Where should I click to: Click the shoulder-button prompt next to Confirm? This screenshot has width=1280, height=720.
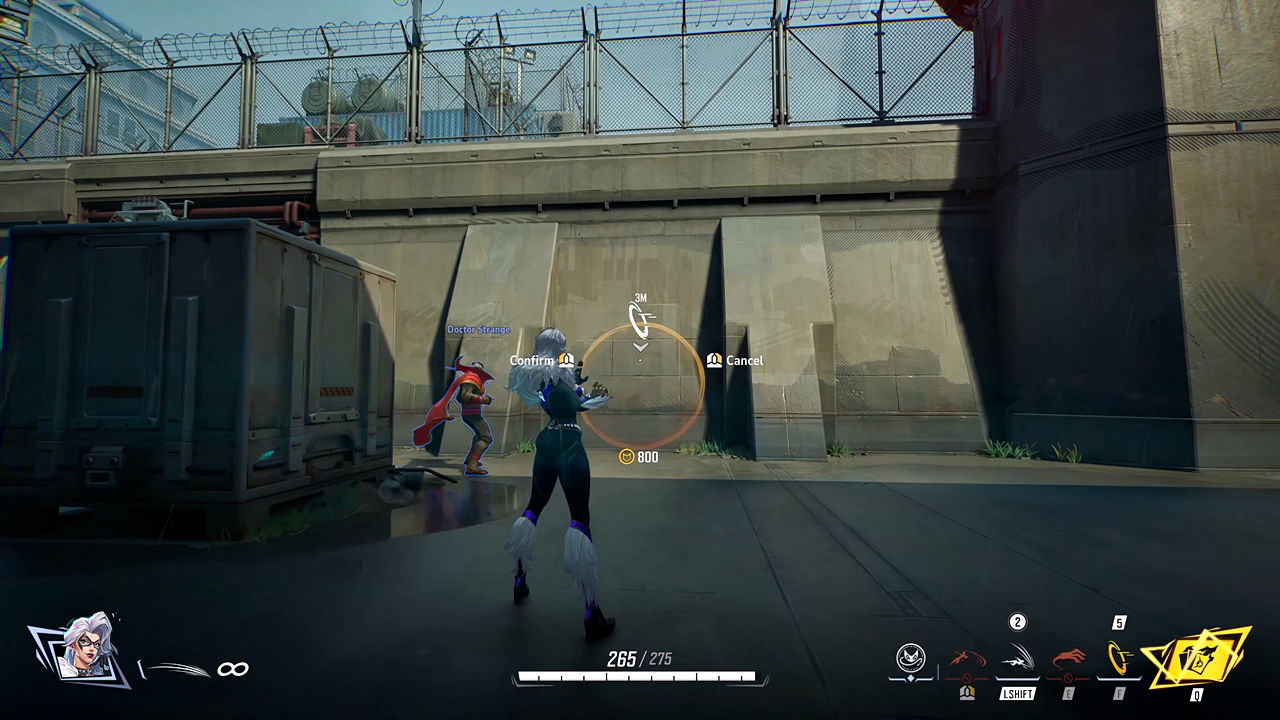pyautogui.click(x=565, y=360)
